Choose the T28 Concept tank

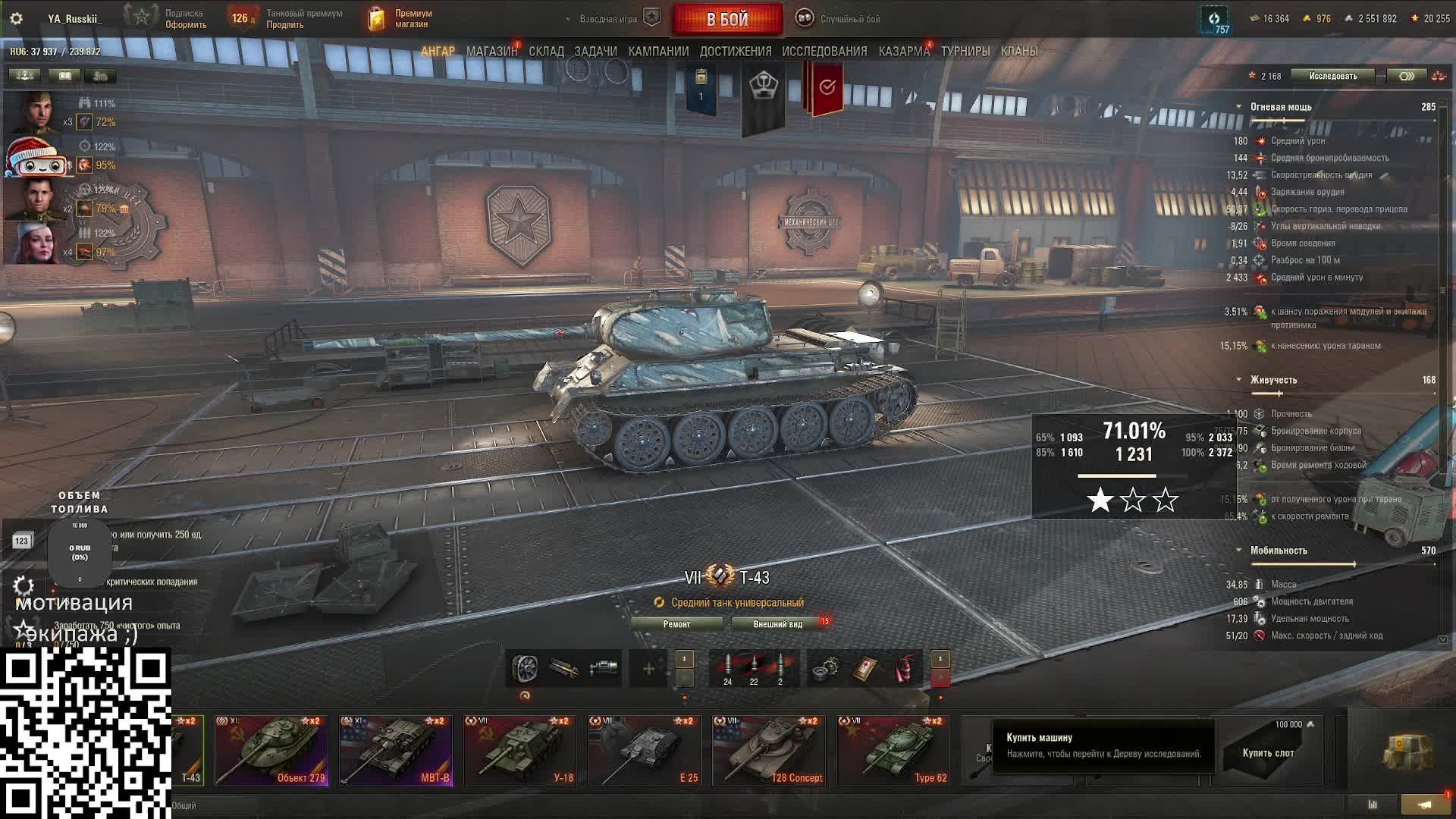click(768, 750)
